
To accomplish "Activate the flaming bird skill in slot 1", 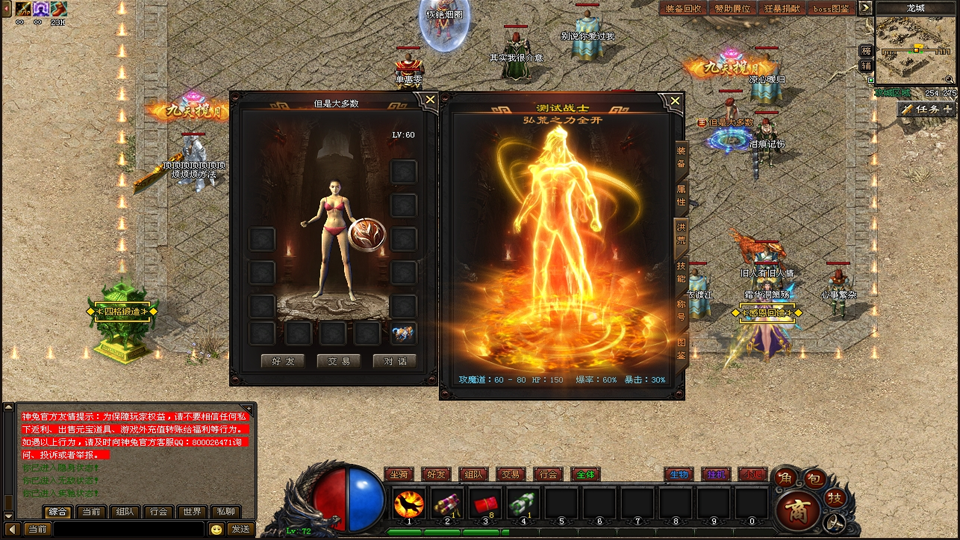I will pos(409,503).
